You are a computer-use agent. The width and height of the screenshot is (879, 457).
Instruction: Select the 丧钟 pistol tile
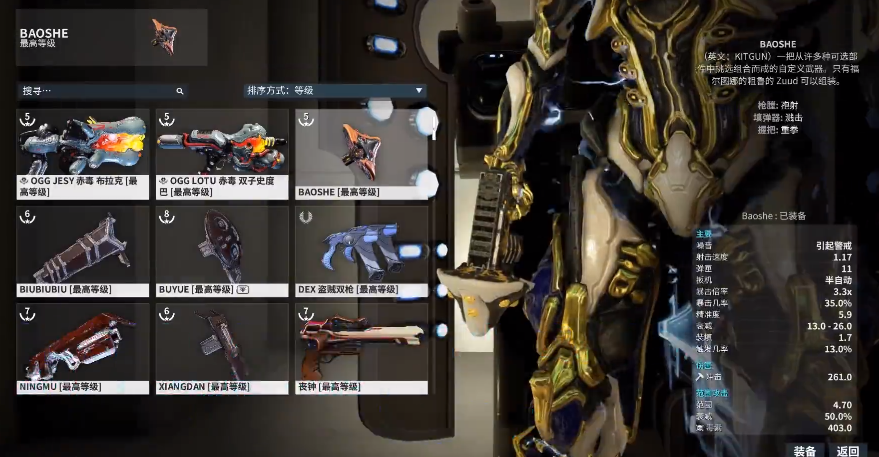click(361, 348)
